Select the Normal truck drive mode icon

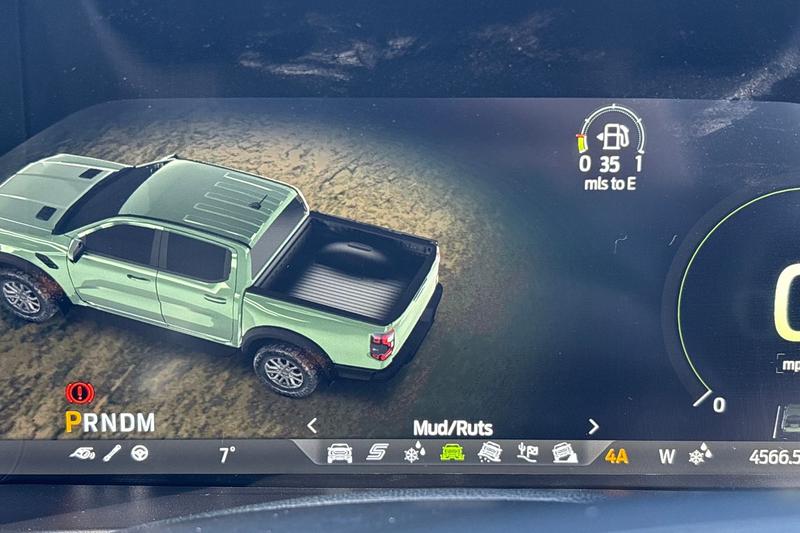[x=339, y=453]
